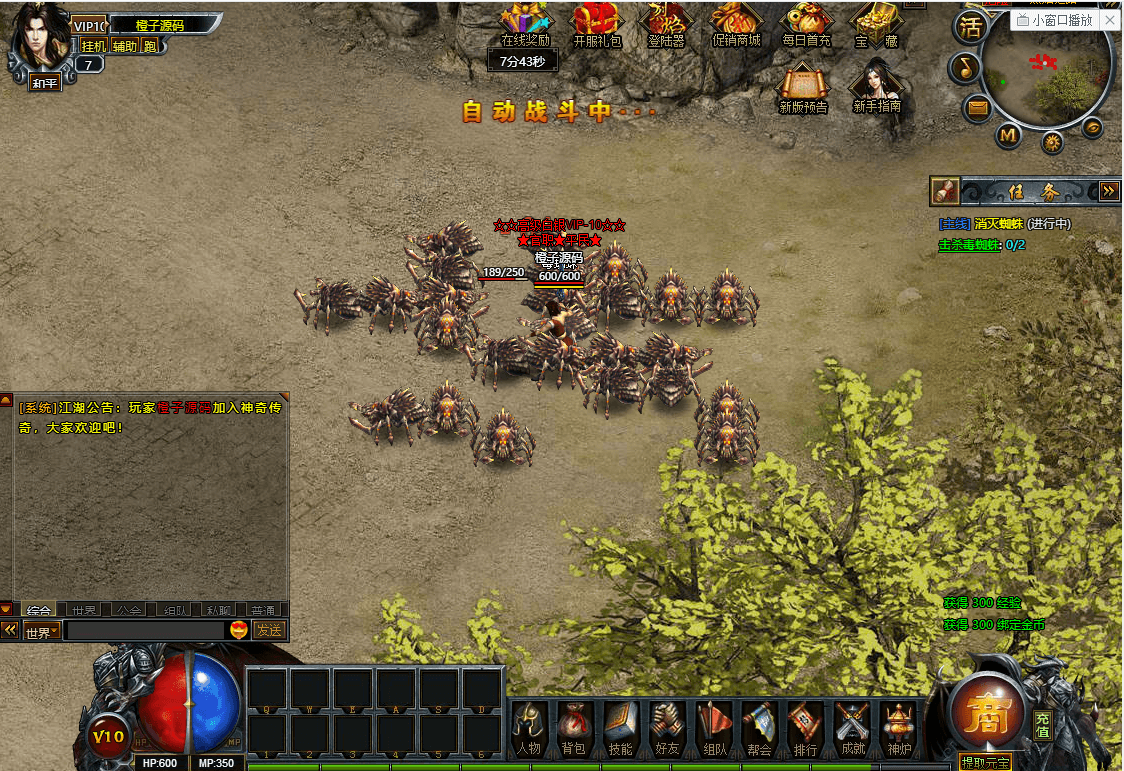The image size is (1124, 771).
Task: Click the gear settings button by minimap
Action: (x=1052, y=143)
